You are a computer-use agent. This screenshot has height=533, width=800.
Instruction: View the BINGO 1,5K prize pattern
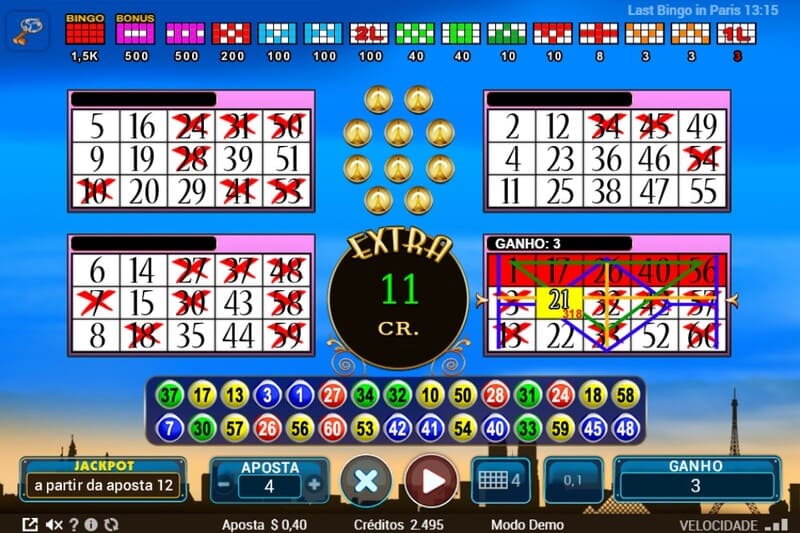point(83,34)
